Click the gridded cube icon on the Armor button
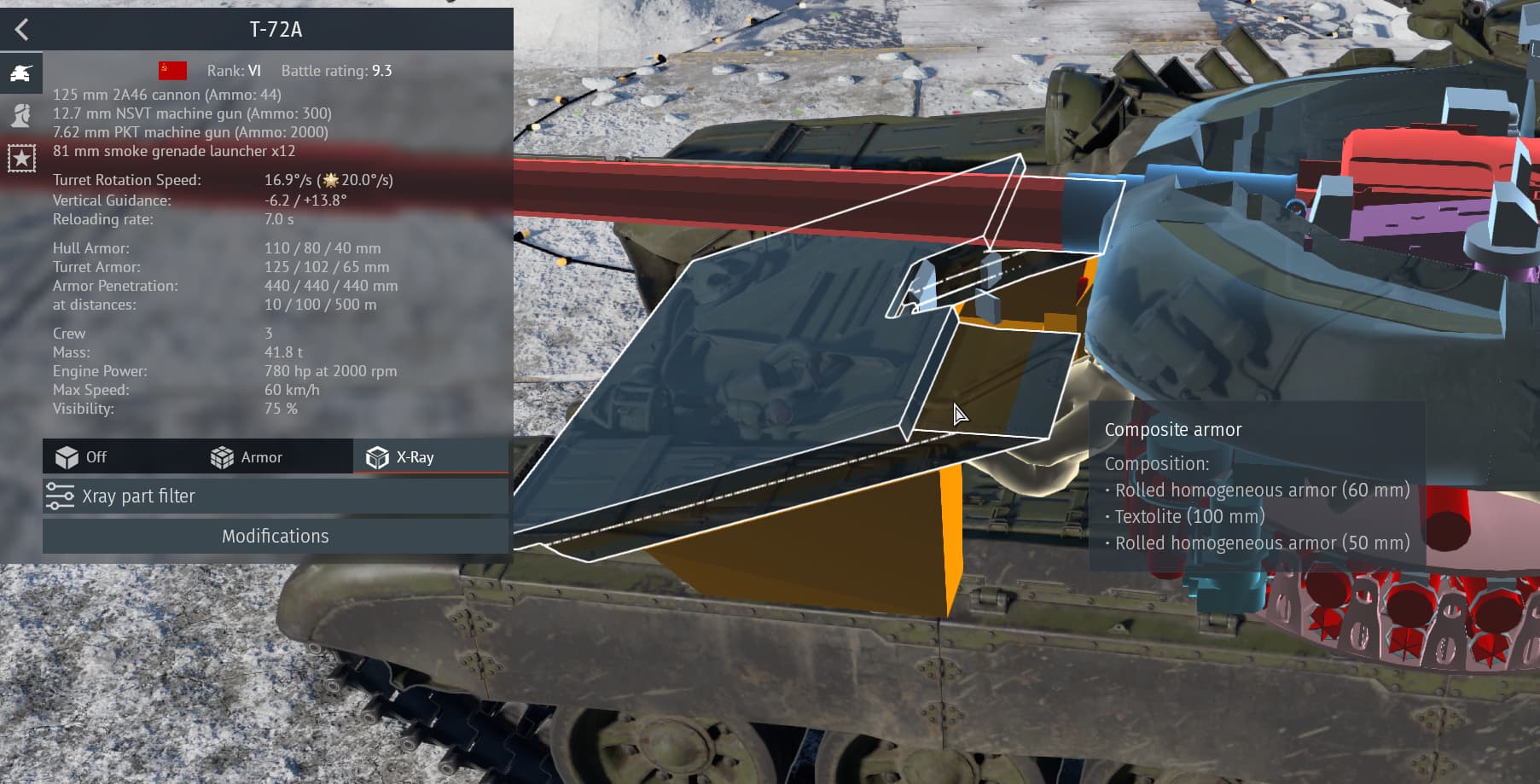This screenshot has width=1540, height=784. click(x=221, y=456)
